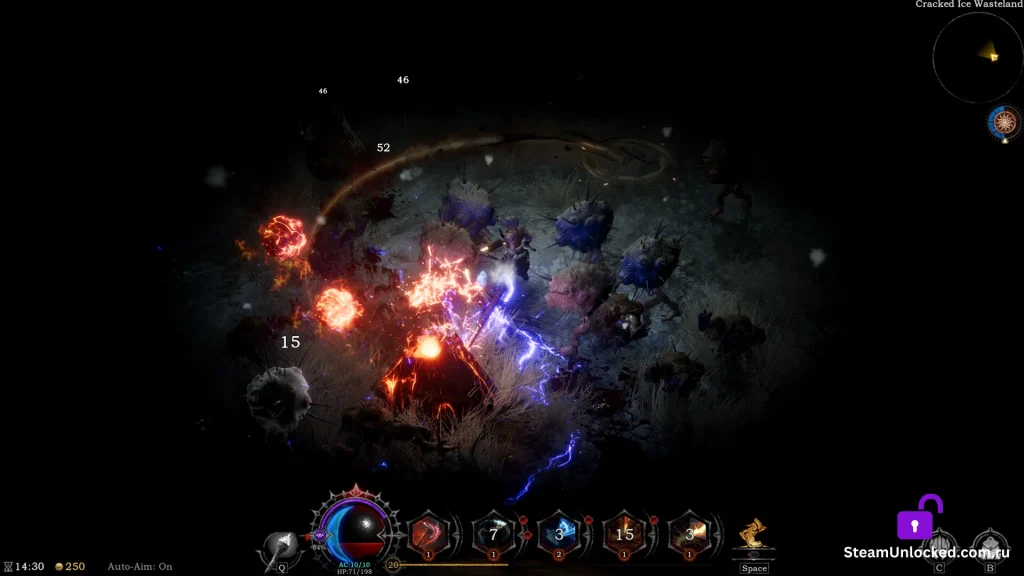Click the purple eye emblem beside the orb
Image resolution: width=1024 pixels, height=576 pixels.
(321, 536)
